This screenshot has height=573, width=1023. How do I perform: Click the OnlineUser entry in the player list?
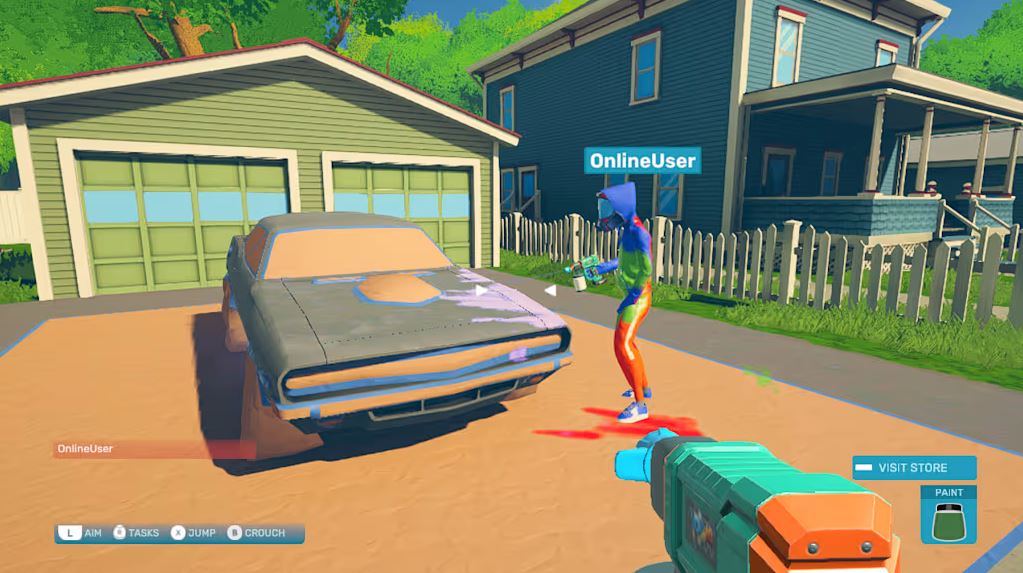tap(153, 449)
